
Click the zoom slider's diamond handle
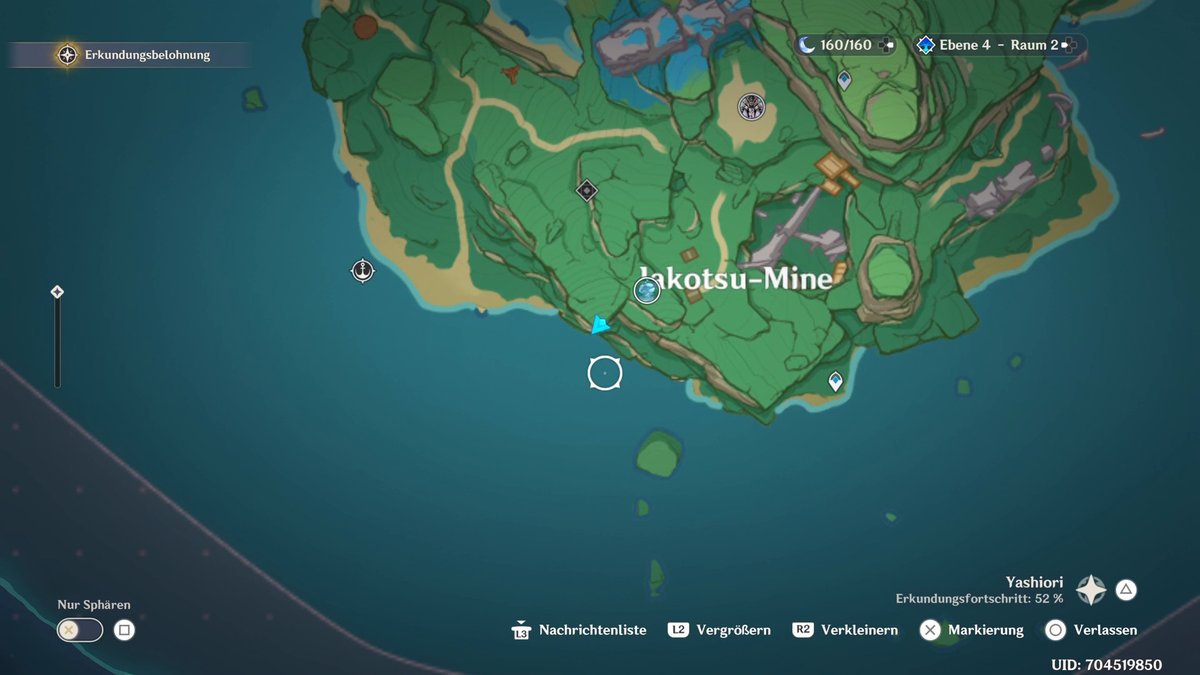coord(57,292)
